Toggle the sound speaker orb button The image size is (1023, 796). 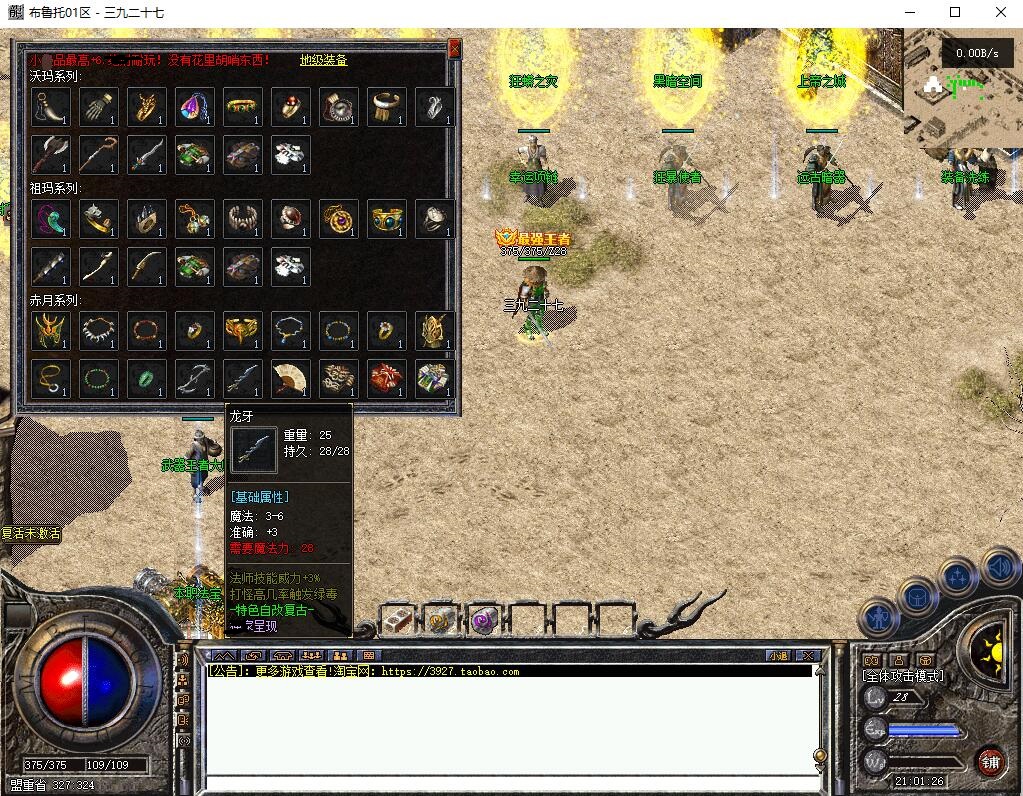click(1000, 567)
